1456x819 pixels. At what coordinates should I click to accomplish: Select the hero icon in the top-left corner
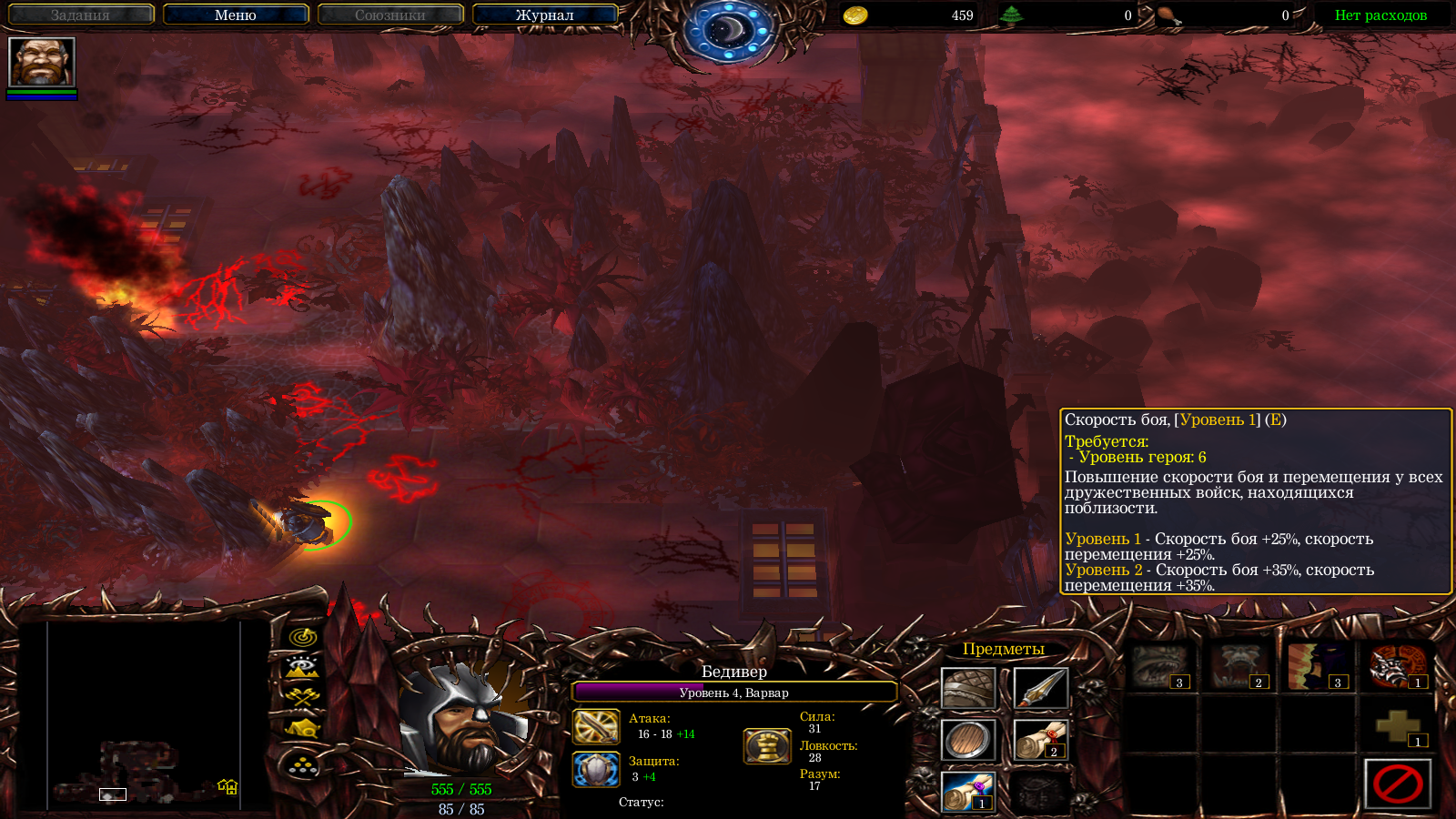[41, 62]
